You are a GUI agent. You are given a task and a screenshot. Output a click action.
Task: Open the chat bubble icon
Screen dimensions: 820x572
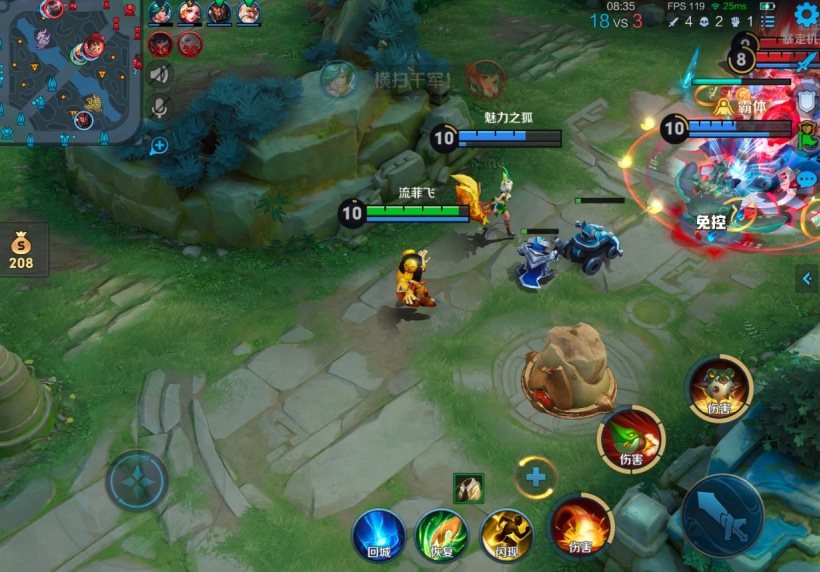point(807,179)
